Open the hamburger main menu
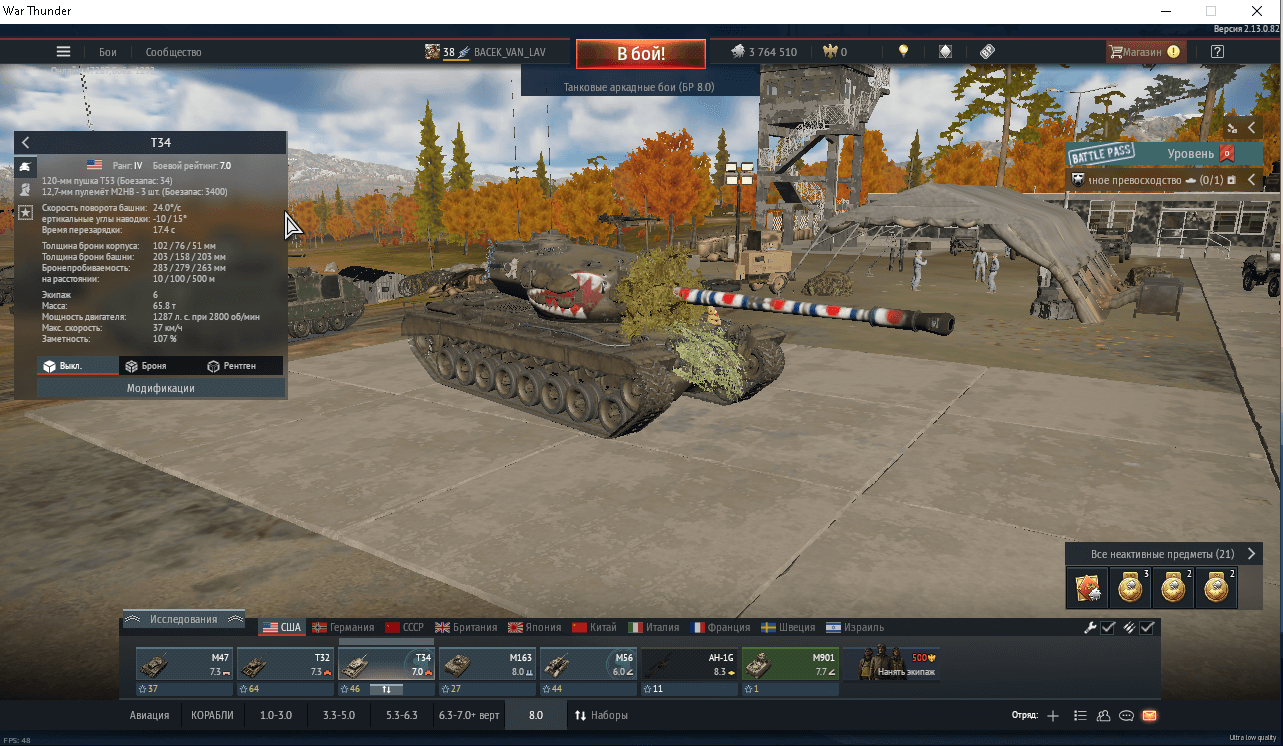The image size is (1283, 746). (63, 52)
